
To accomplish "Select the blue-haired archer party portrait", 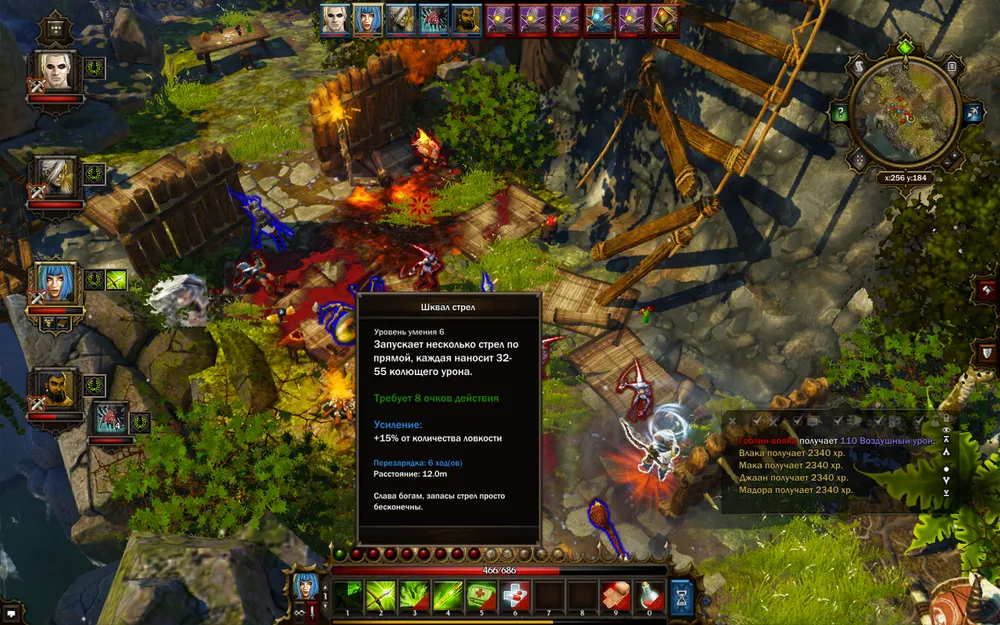I will [57, 283].
